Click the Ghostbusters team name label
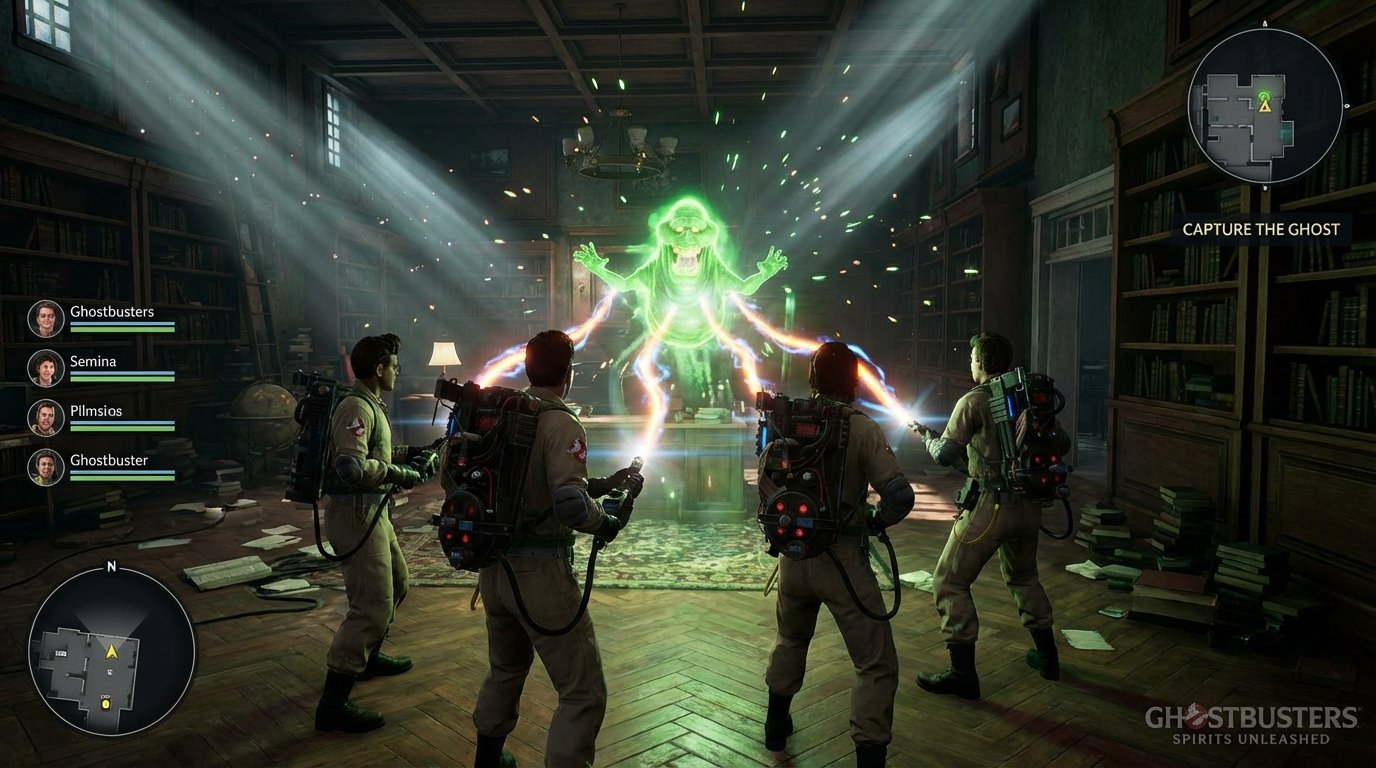This screenshot has height=768, width=1376. click(110, 311)
